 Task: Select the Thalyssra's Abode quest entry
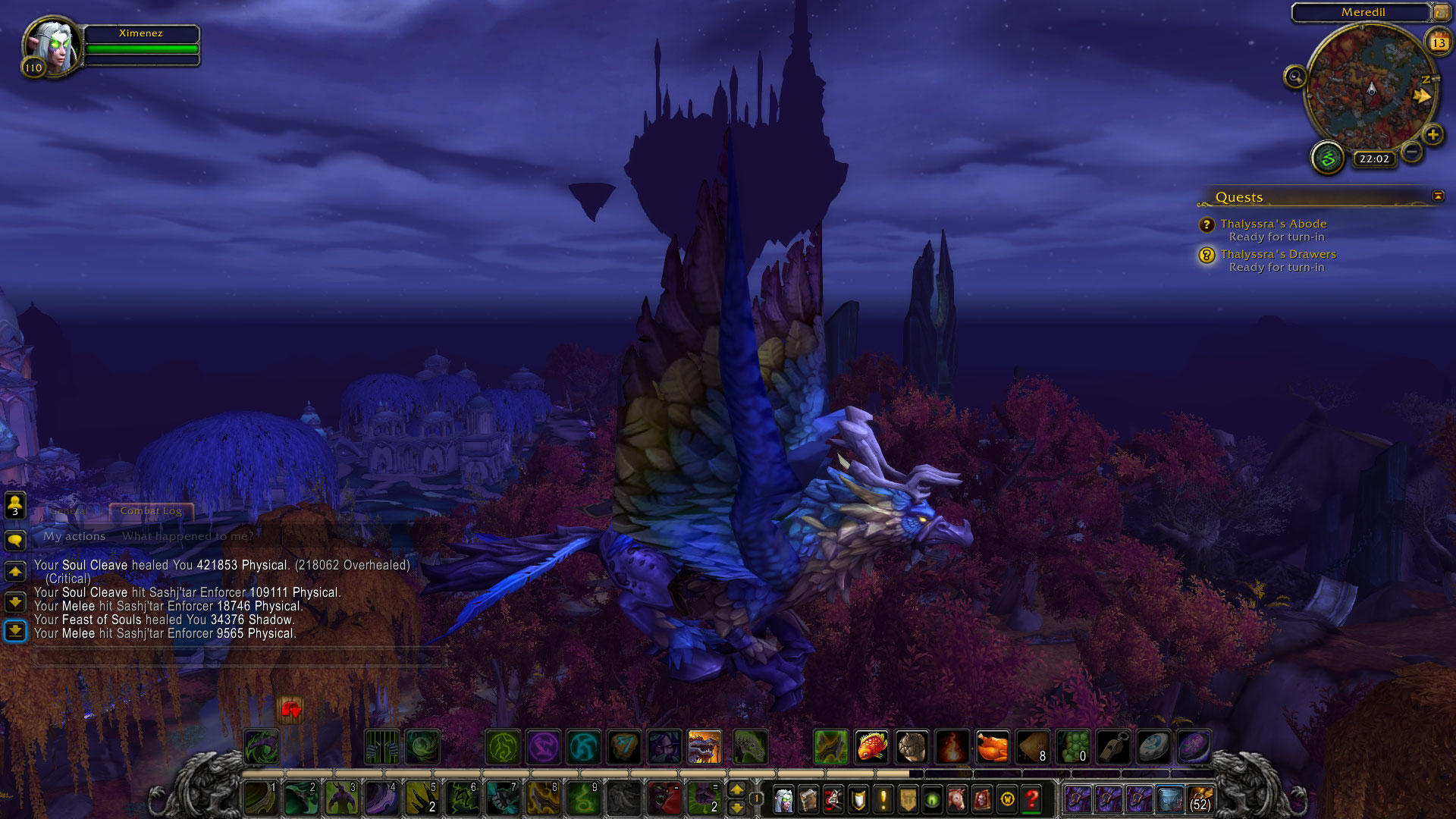click(x=1273, y=224)
